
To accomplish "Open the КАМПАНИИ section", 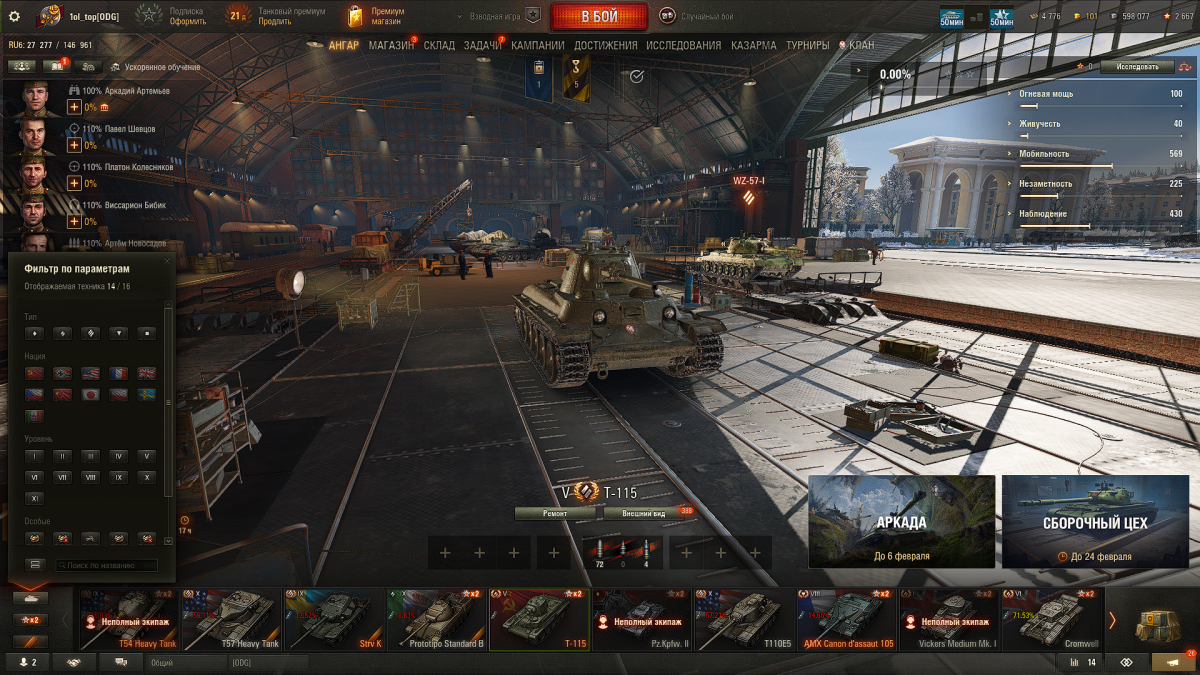I will pyautogui.click(x=537, y=45).
